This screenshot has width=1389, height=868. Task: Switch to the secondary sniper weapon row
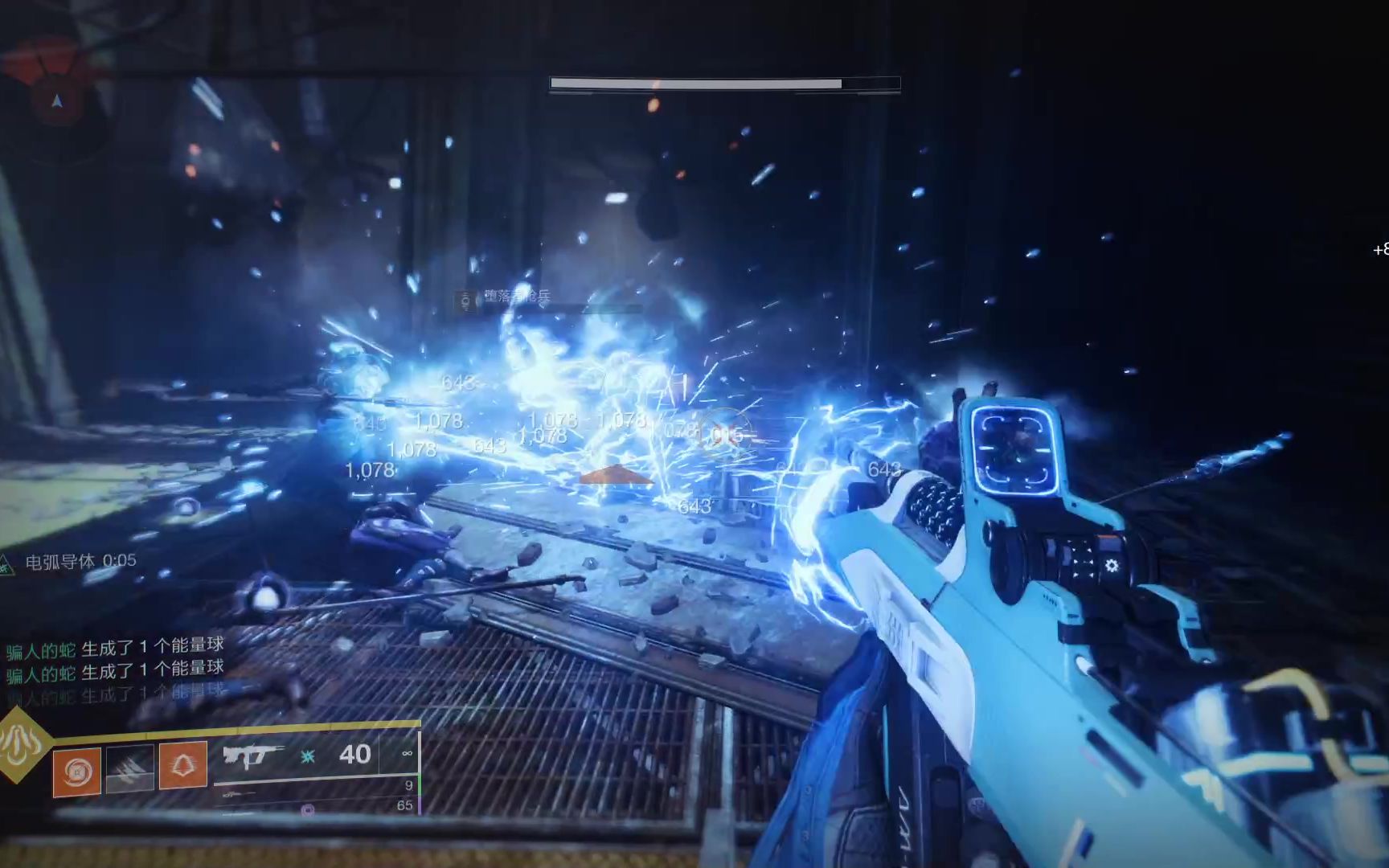(x=316, y=788)
